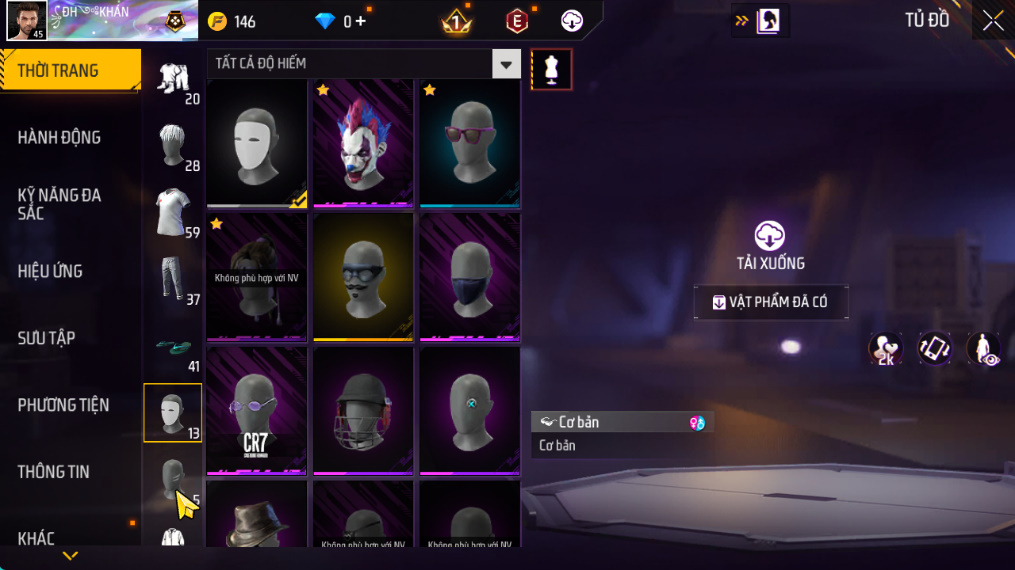This screenshot has width=1015, height=570.
Task: Choose the pink sunglasses item
Action: 469,143
